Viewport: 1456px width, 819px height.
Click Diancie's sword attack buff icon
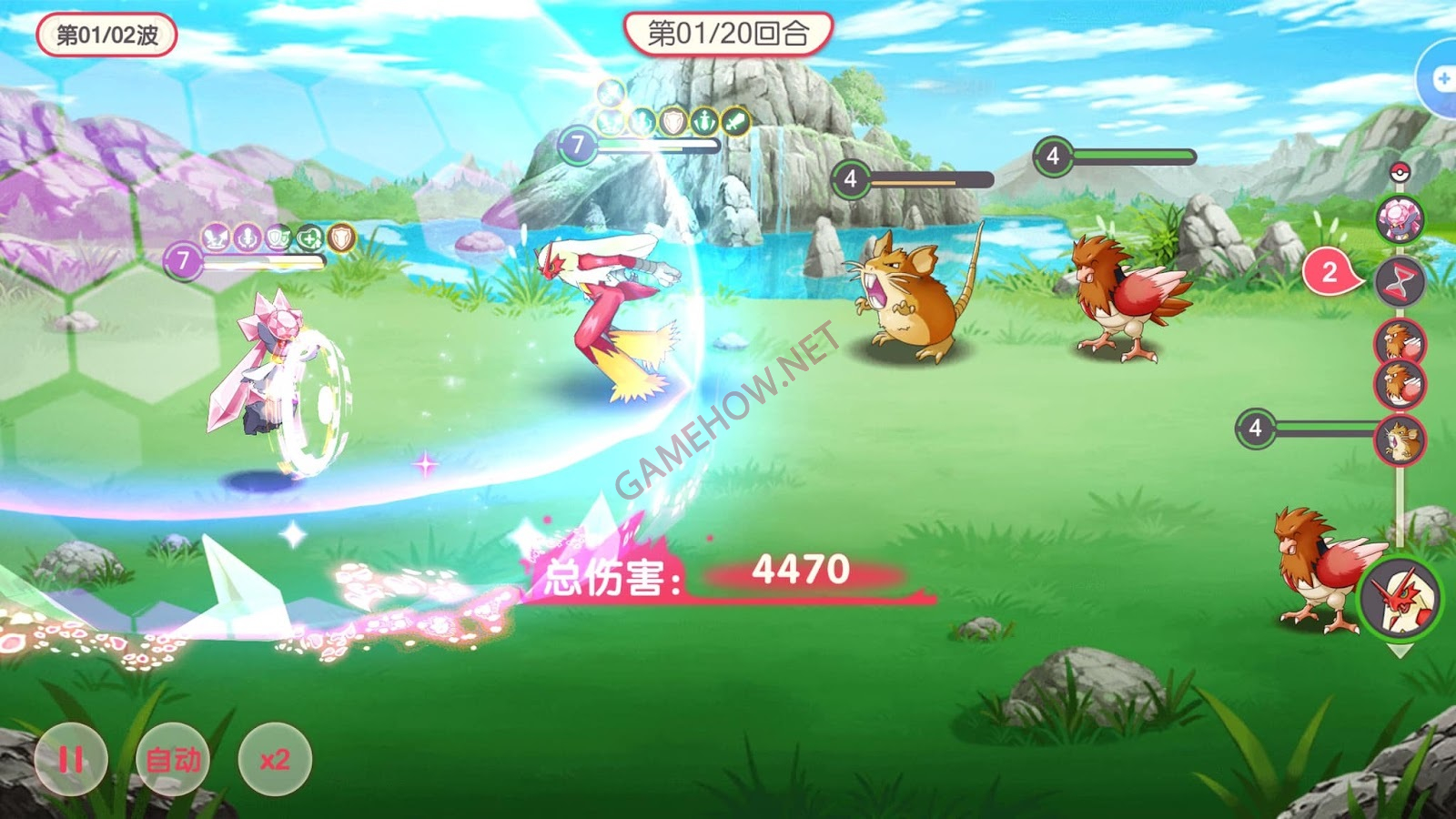point(215,235)
